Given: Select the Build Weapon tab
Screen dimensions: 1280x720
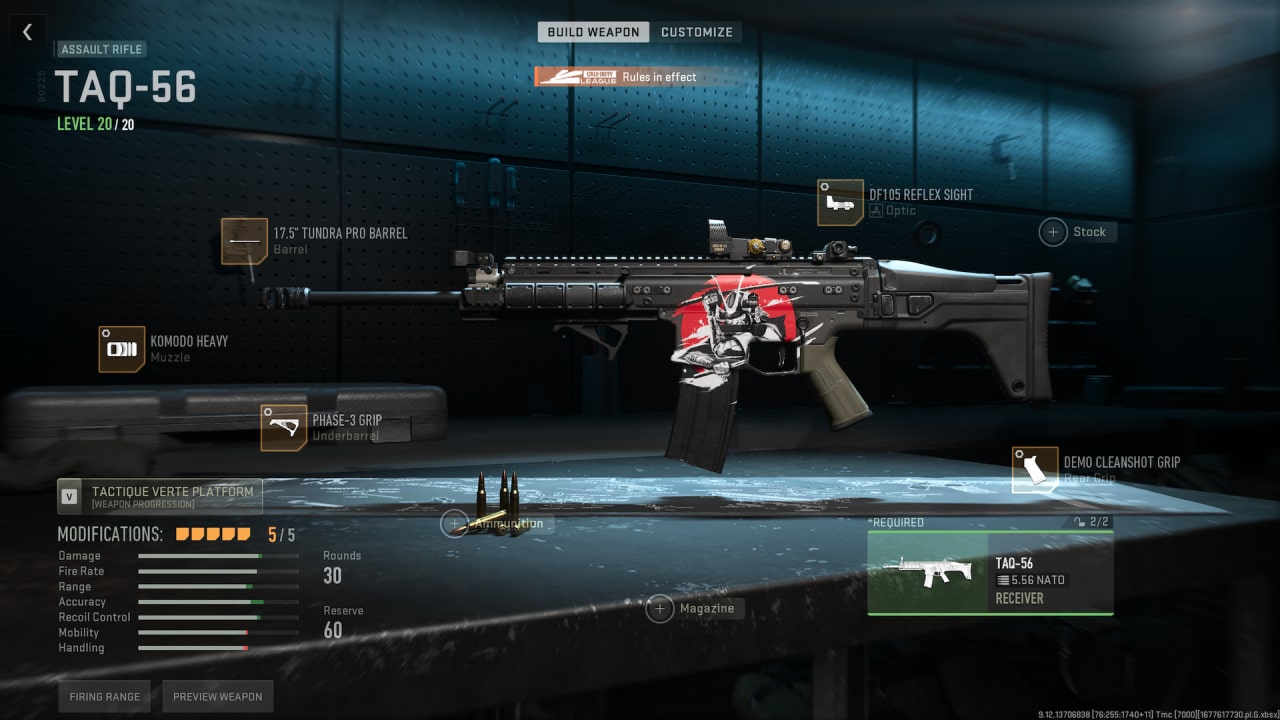Looking at the screenshot, I should coord(593,32).
